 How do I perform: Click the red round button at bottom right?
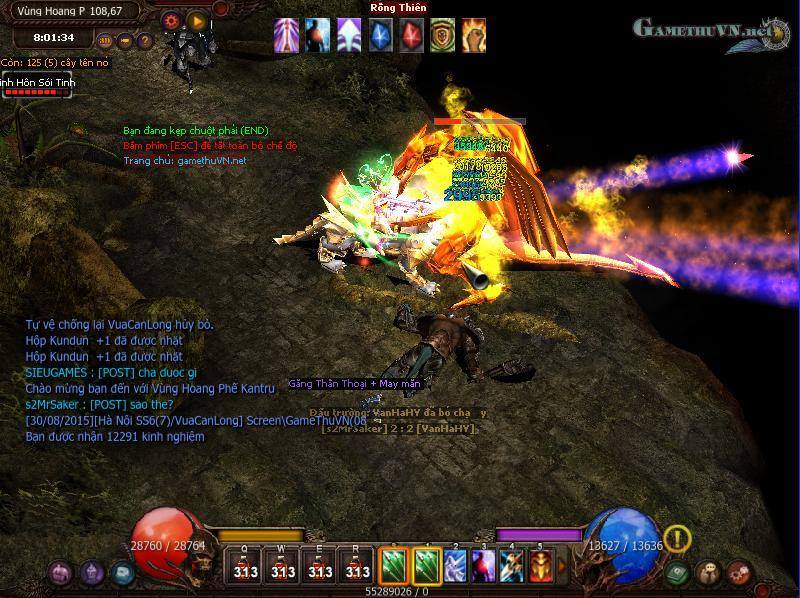click(x=739, y=573)
